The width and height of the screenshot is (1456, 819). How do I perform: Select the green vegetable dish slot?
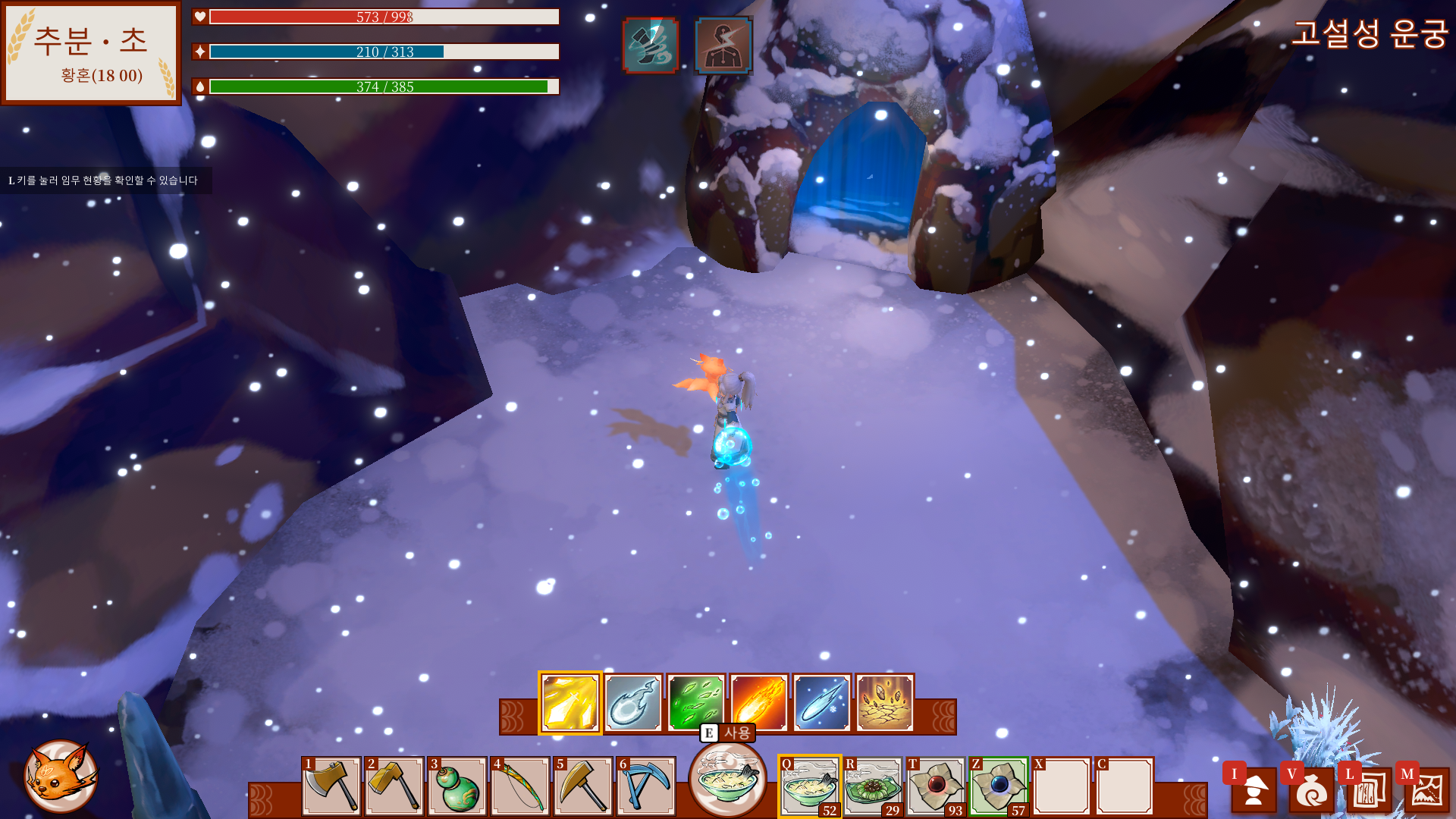pos(873,786)
